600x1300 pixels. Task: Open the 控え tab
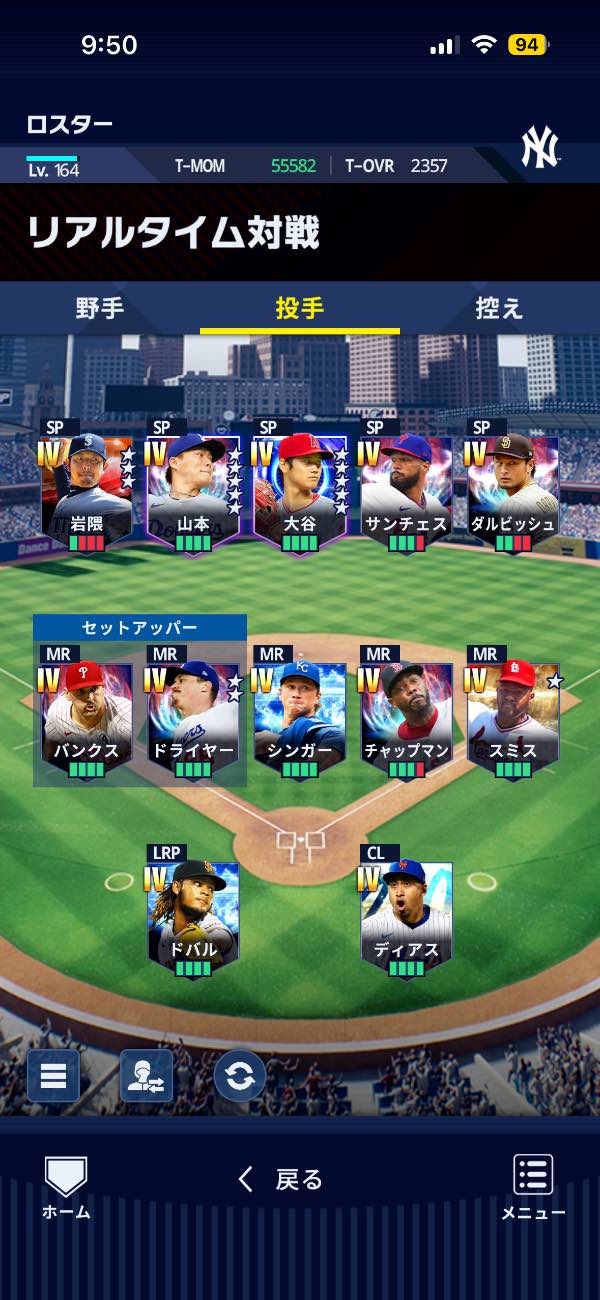pos(499,308)
